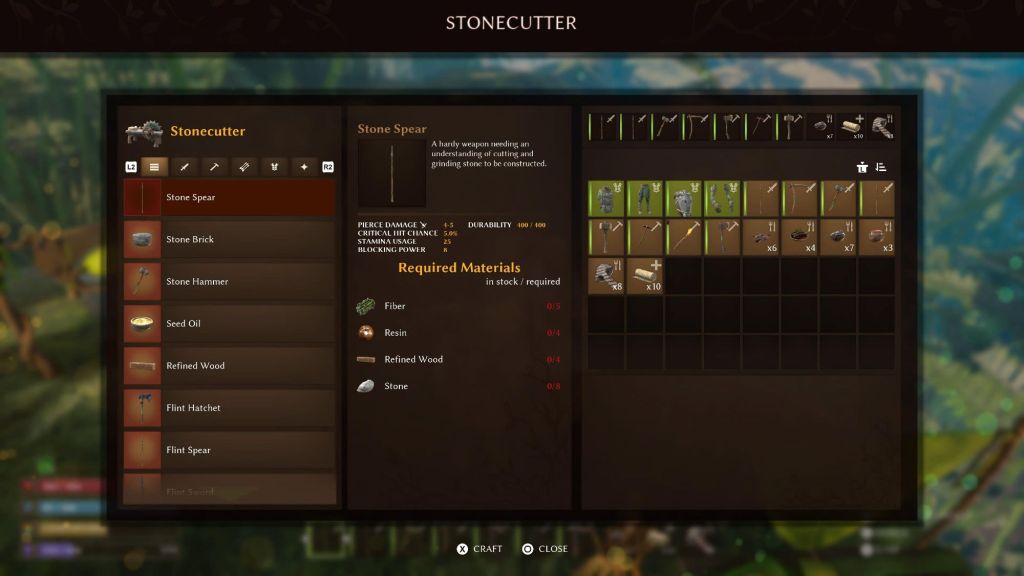Select the x10 rolled cloth inventory stack
This screenshot has height=576, width=1024.
645,275
